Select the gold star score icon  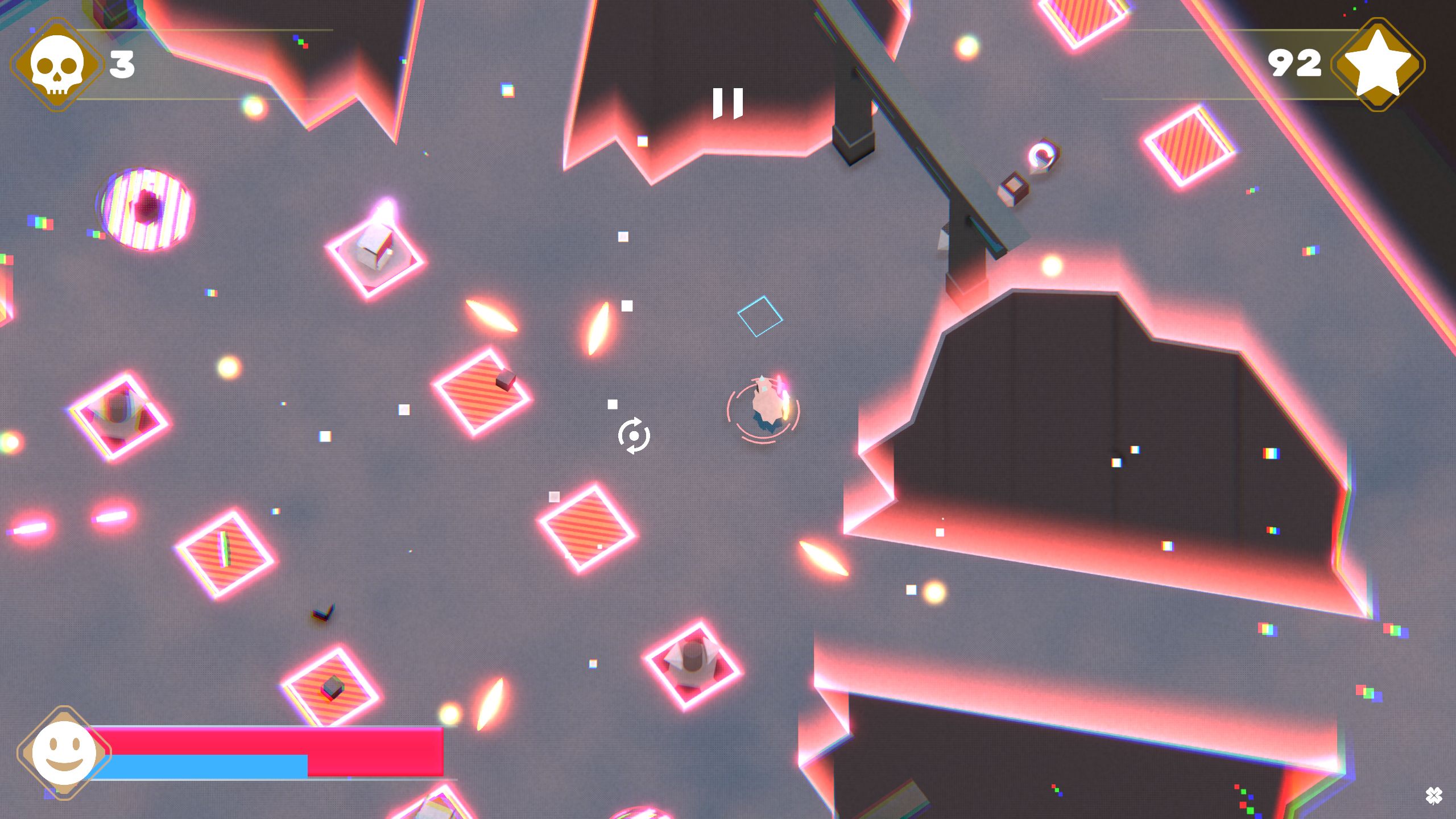1378,64
